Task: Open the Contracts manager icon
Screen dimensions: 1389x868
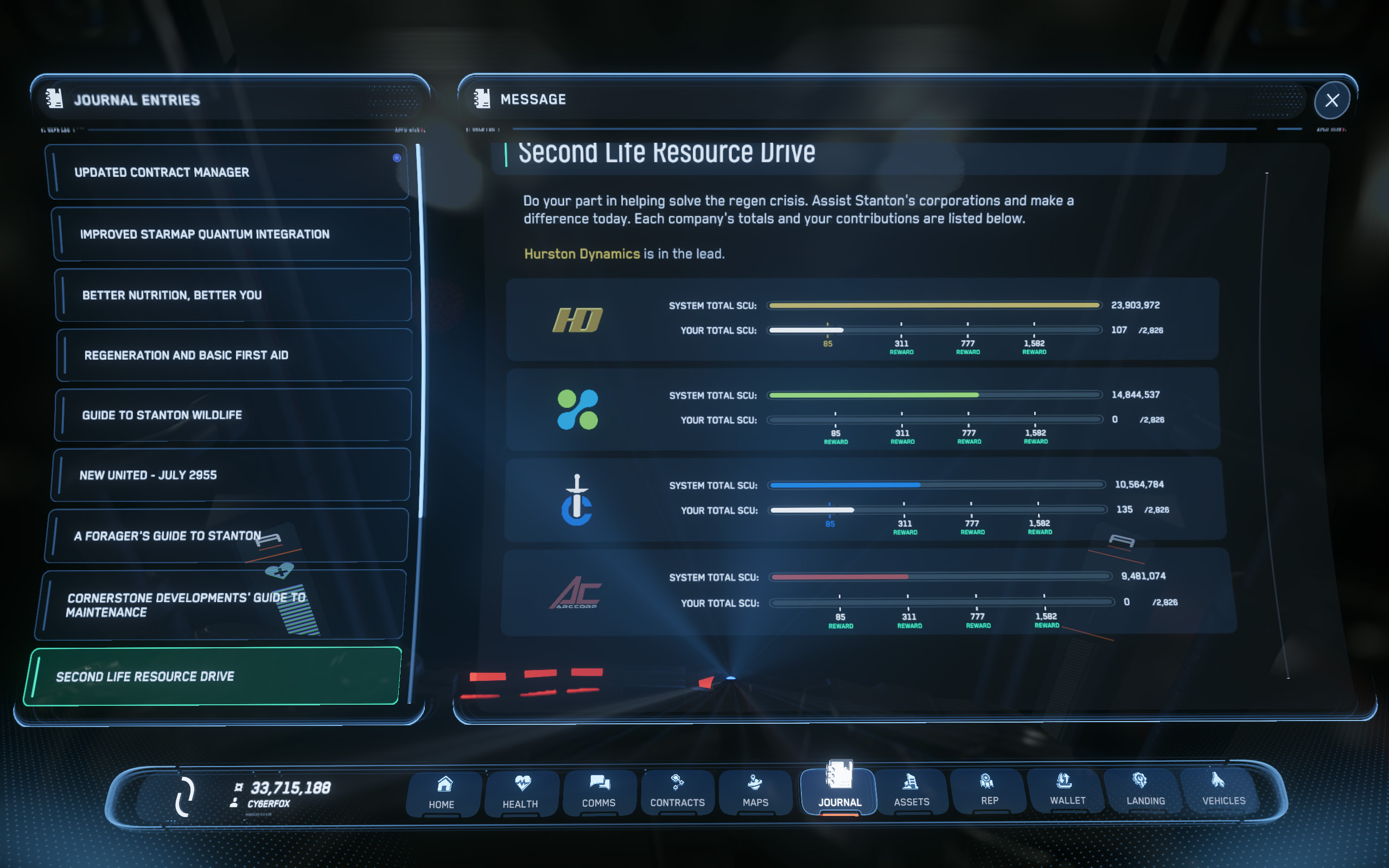Action: (x=677, y=794)
